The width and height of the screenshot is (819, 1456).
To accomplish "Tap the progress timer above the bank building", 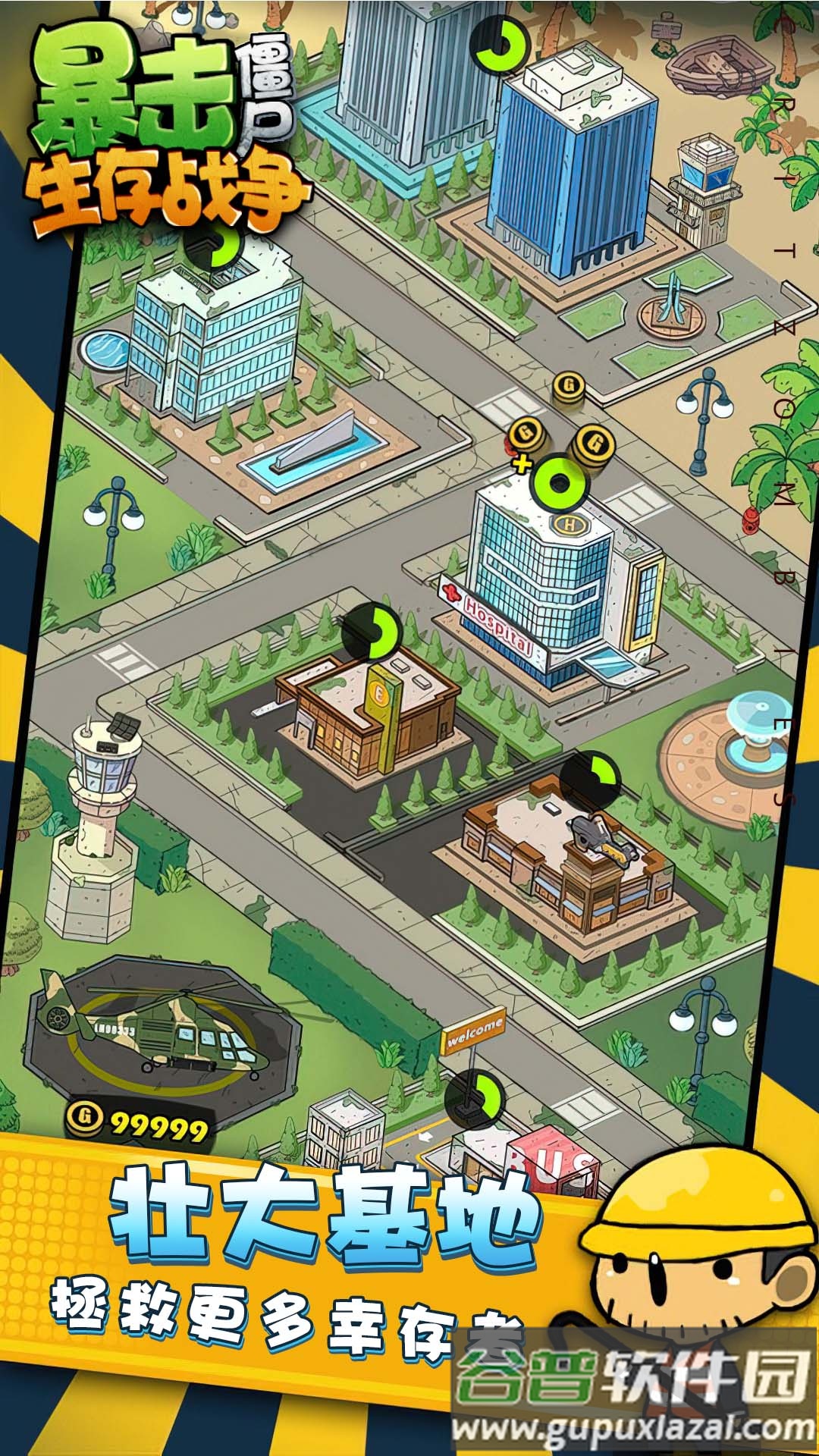I will [x=372, y=632].
